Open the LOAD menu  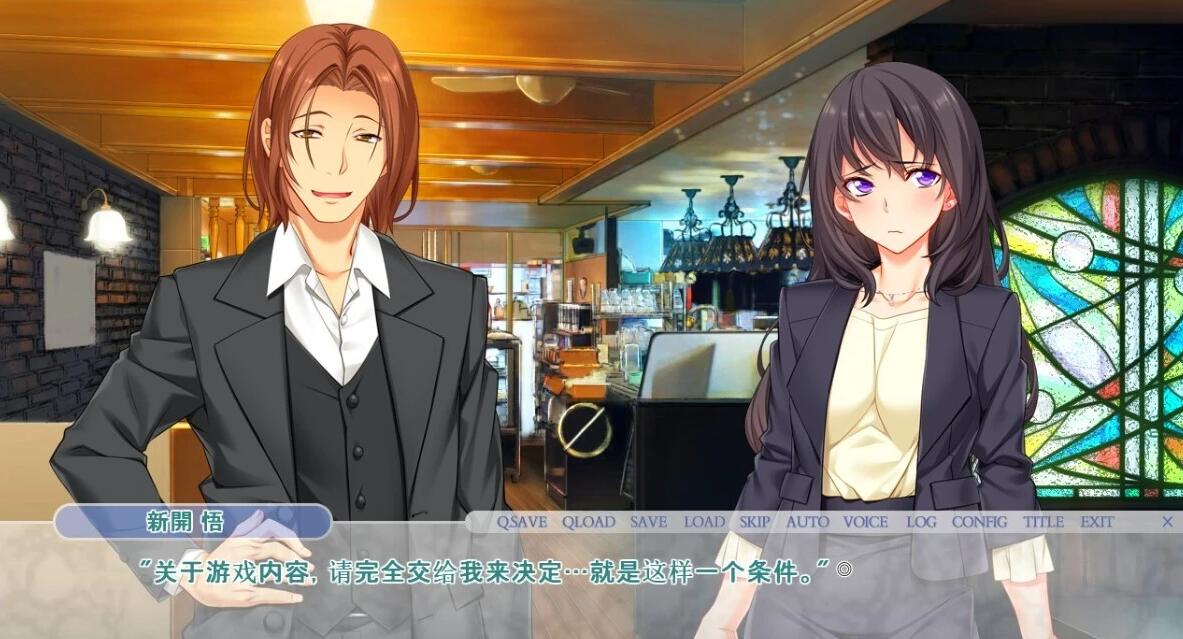(x=704, y=522)
